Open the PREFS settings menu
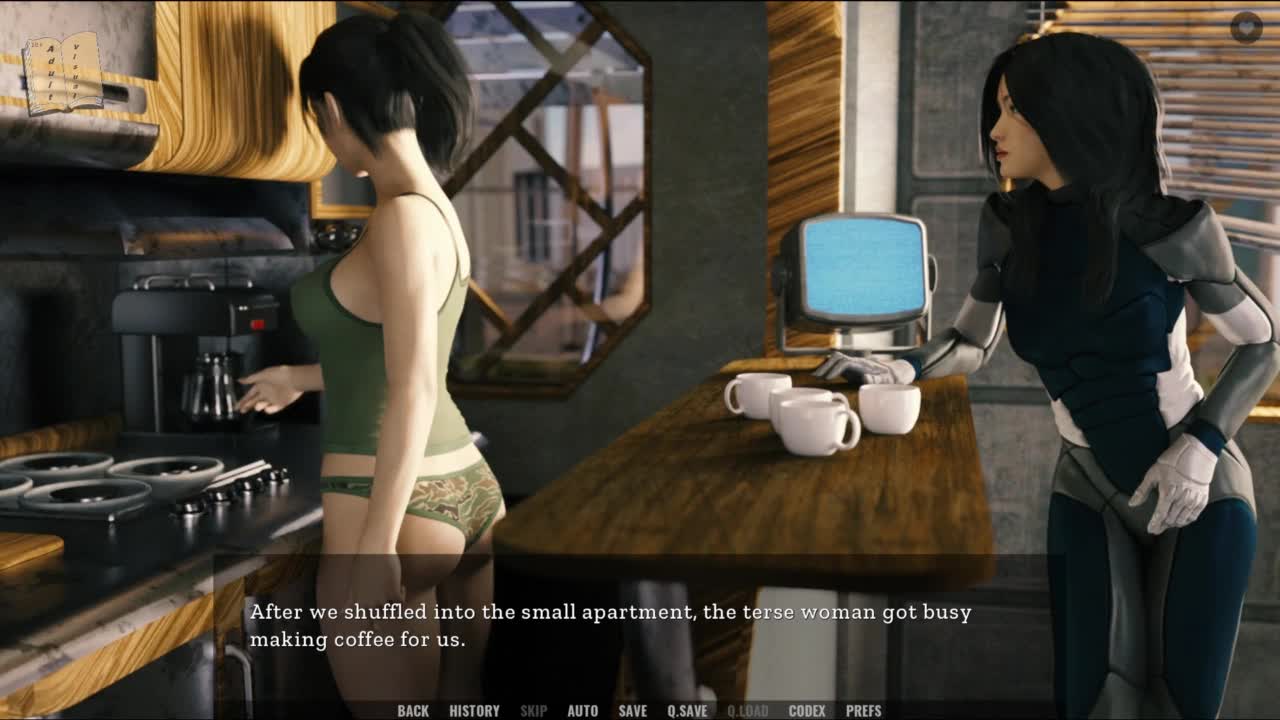This screenshot has height=720, width=1280. (863, 711)
